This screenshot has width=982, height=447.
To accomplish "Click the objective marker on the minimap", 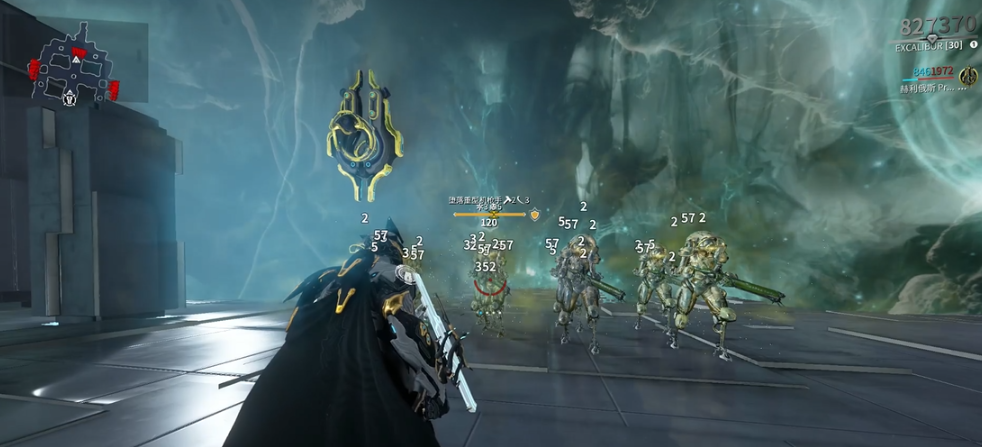I will pos(68,97).
